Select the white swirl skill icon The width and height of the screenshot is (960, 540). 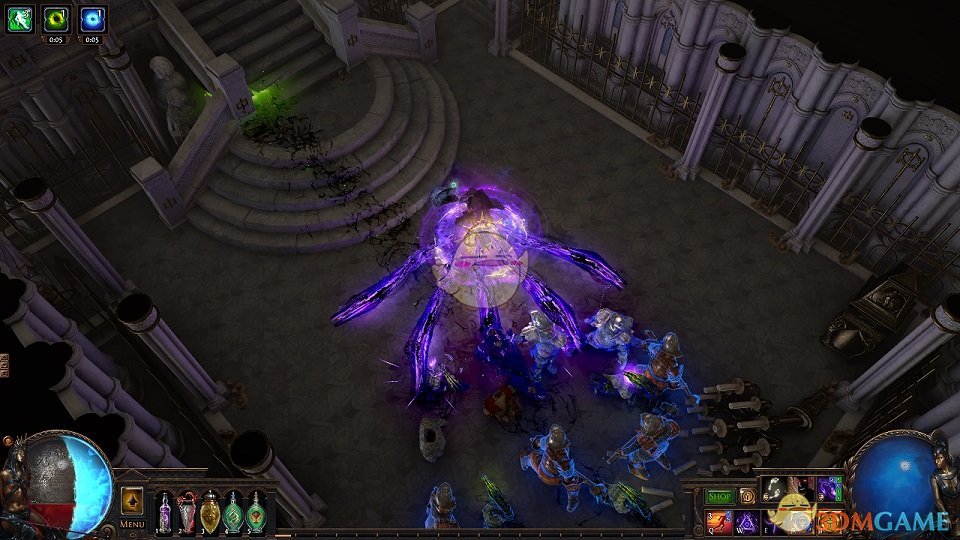[x=774, y=490]
